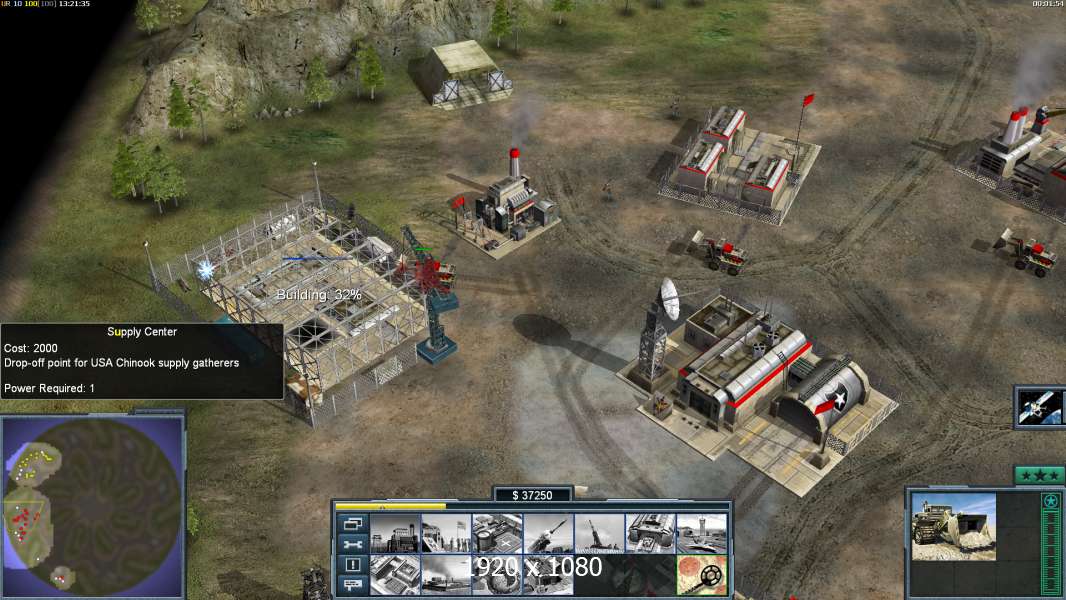Pick the Airfield control tower build icon
The height and width of the screenshot is (600, 1066).
point(701,533)
